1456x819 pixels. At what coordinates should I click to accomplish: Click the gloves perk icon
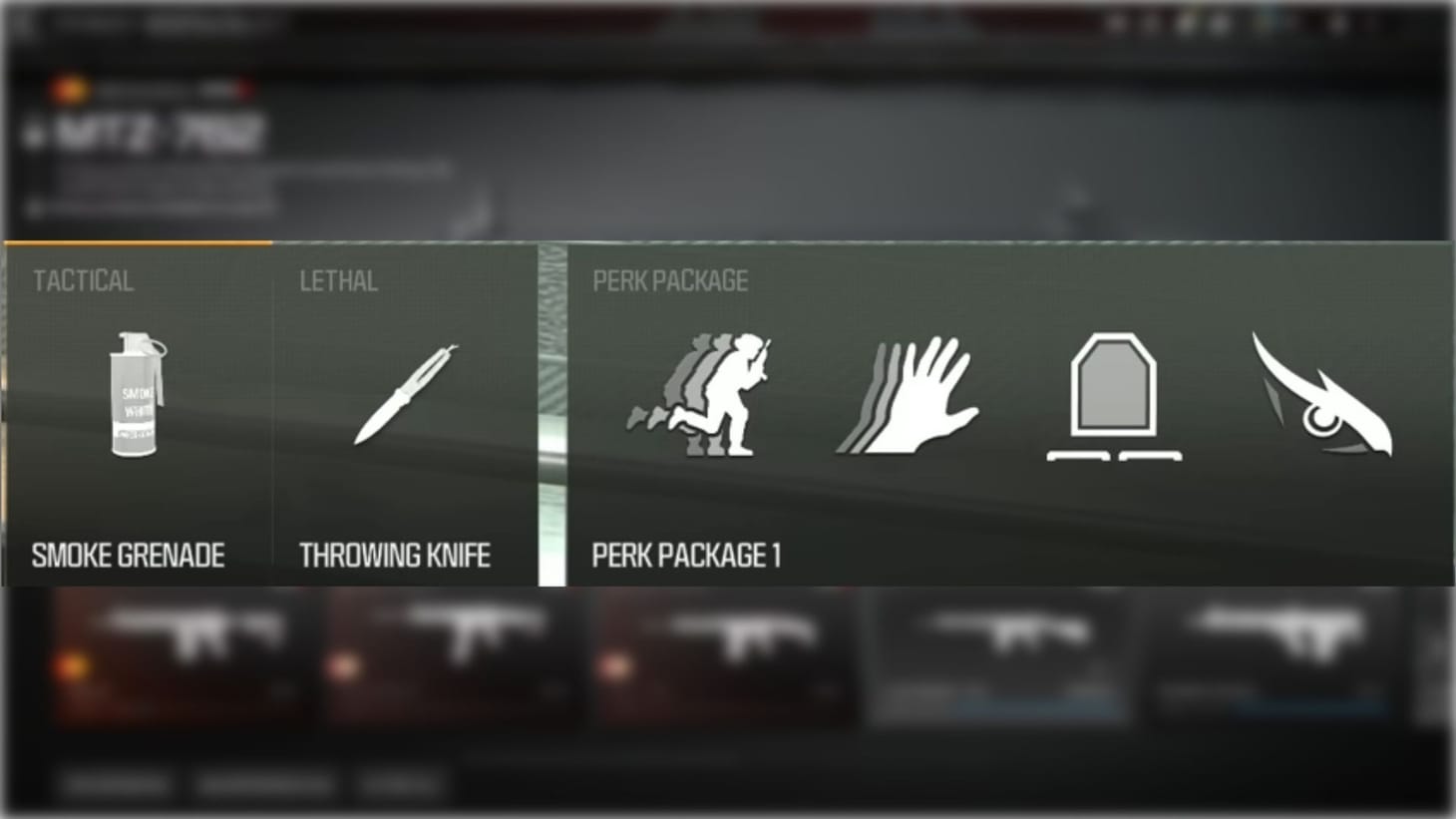click(x=908, y=394)
